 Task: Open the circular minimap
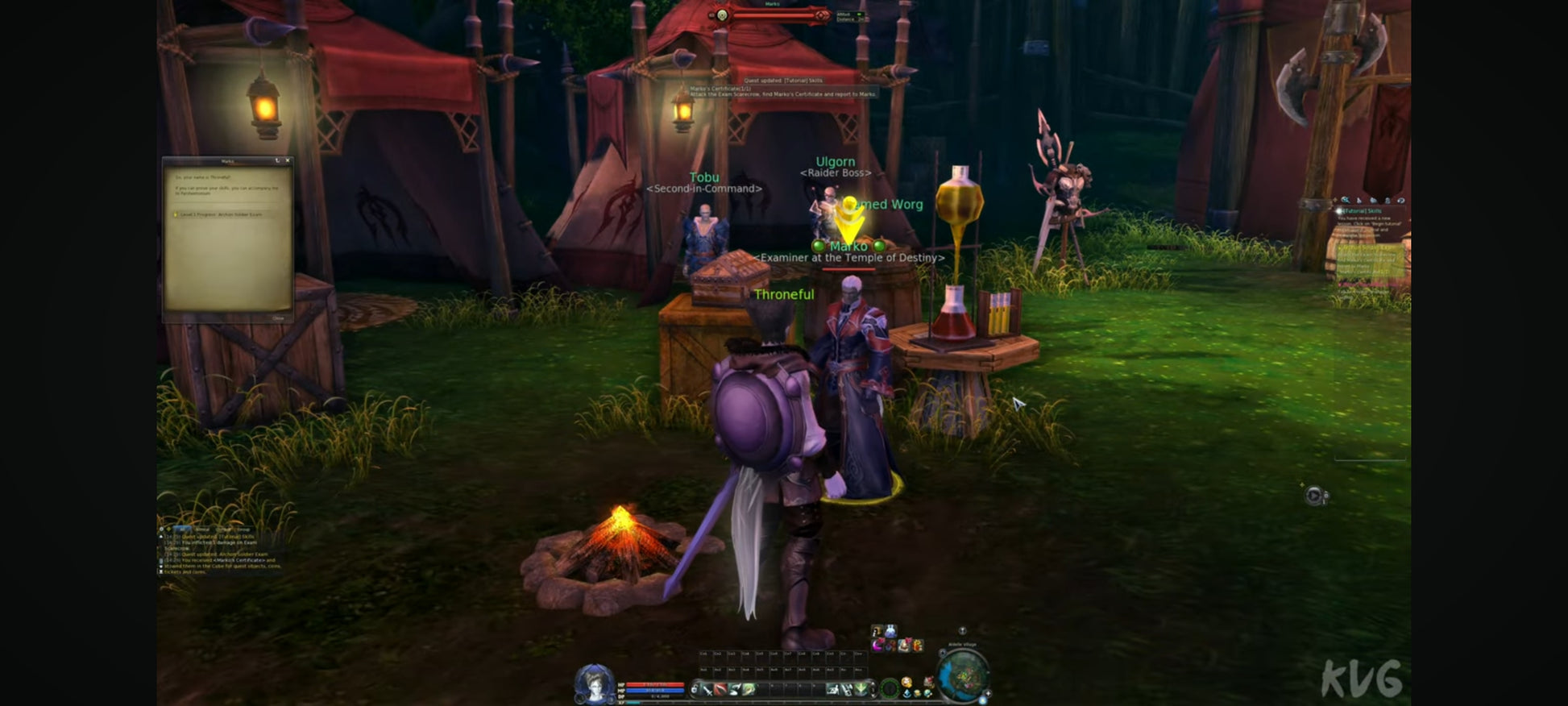963,675
